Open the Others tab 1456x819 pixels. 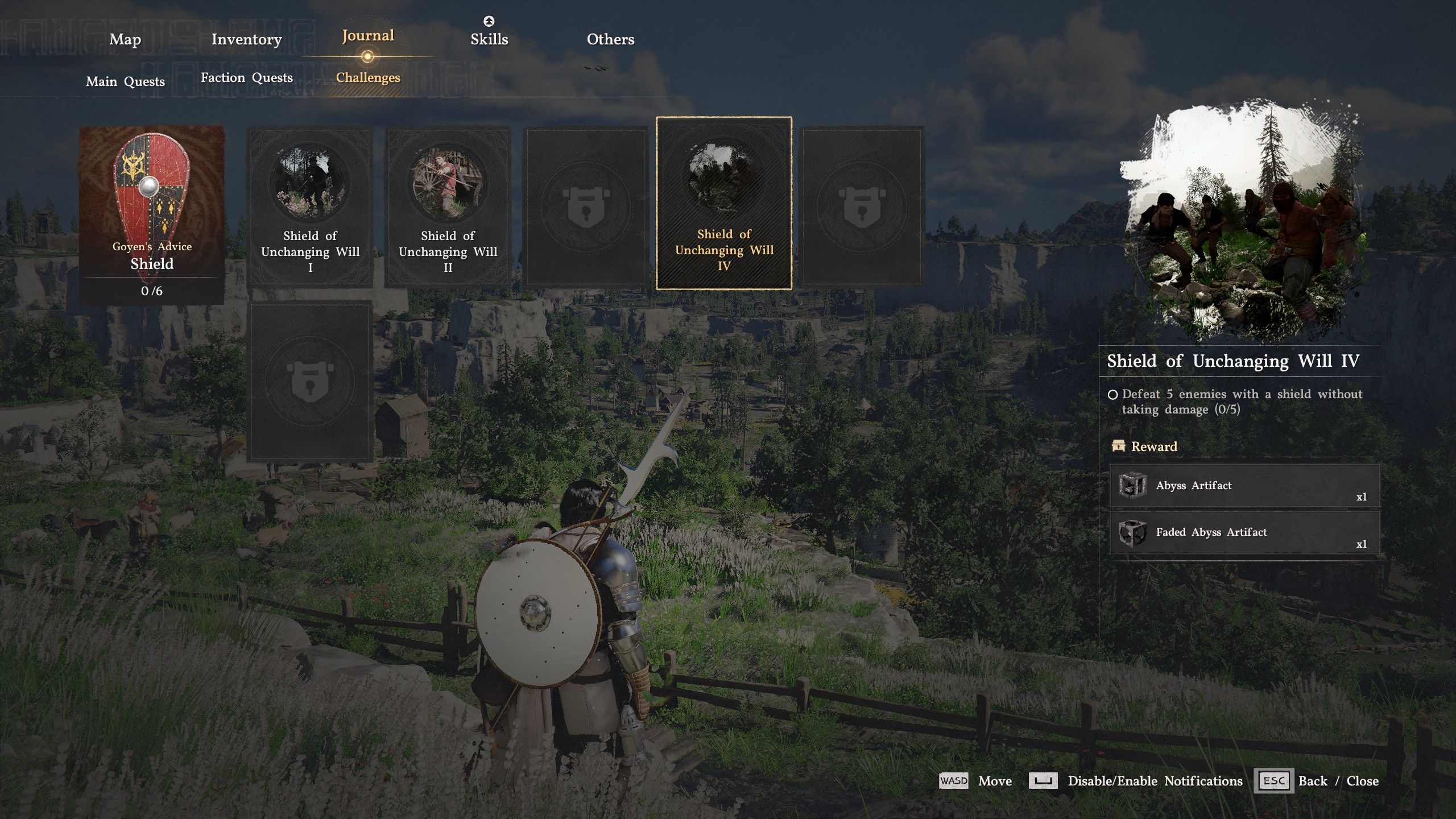[x=610, y=39]
